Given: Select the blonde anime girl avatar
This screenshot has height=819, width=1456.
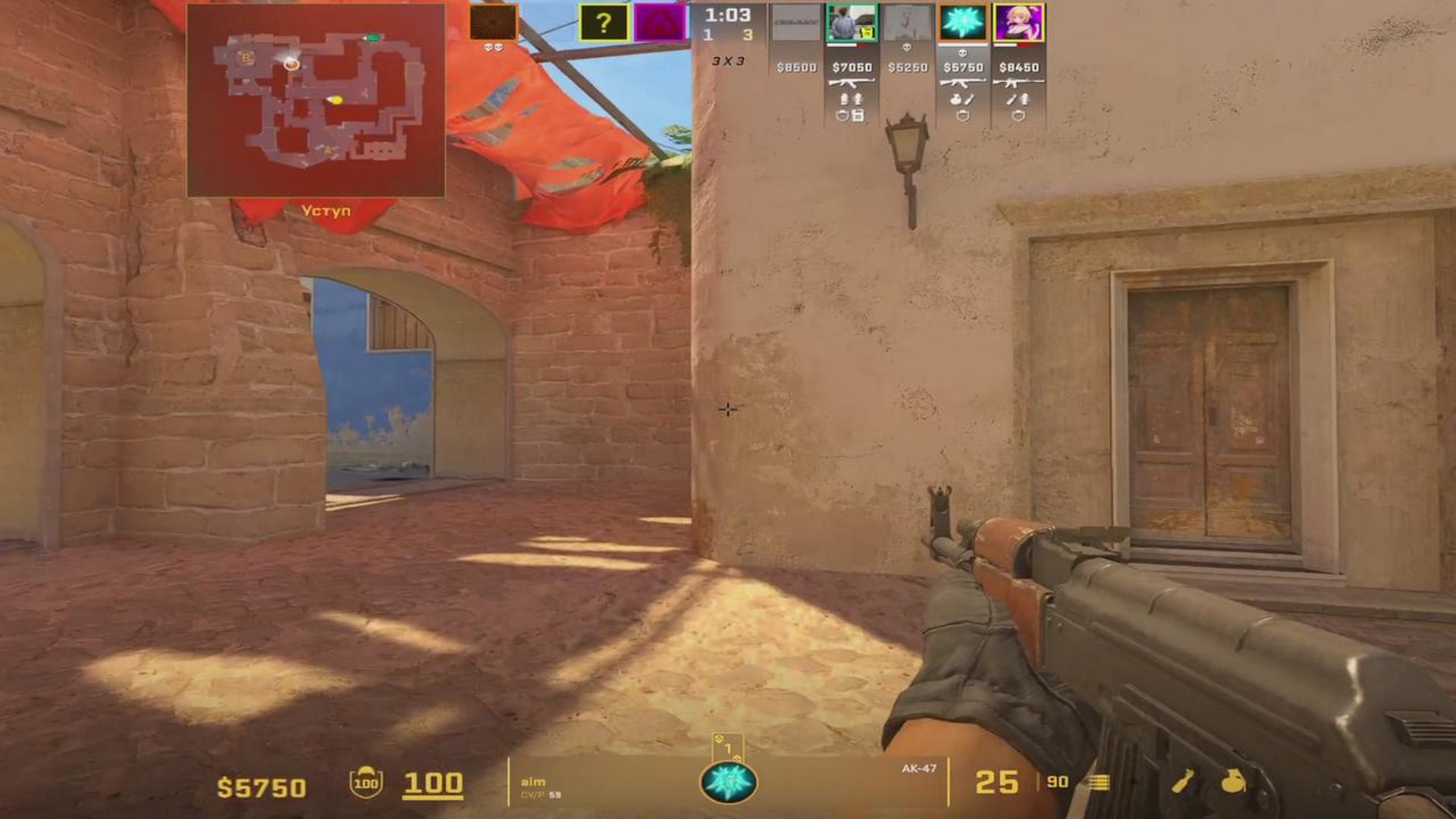Looking at the screenshot, I should click(x=1018, y=23).
